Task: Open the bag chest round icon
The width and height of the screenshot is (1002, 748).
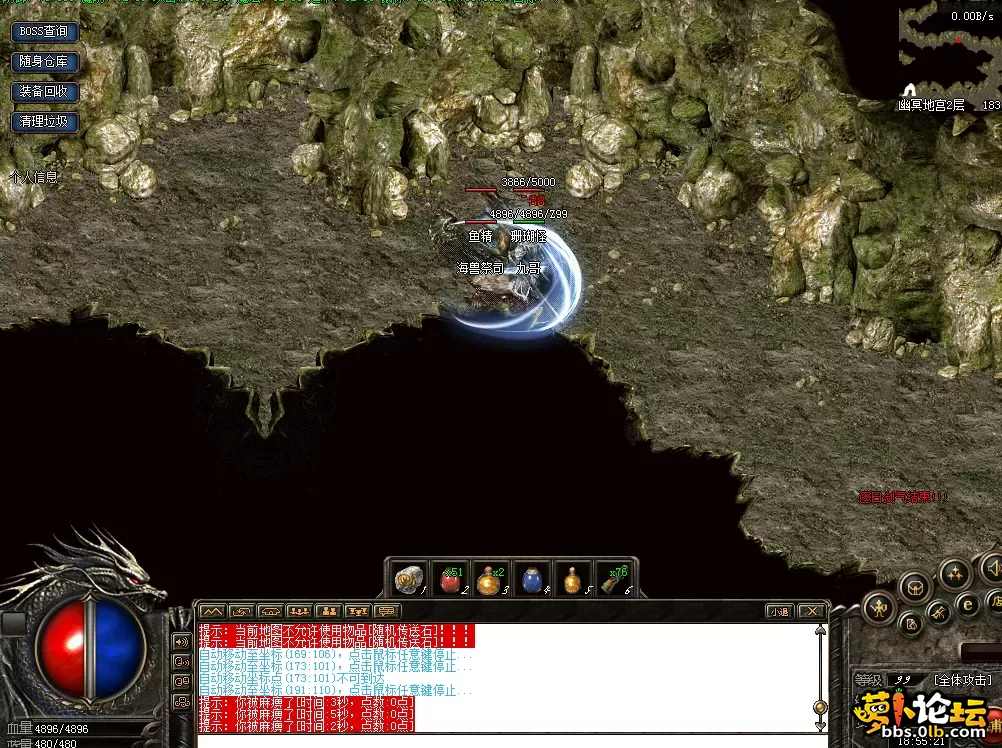Action: [914, 588]
